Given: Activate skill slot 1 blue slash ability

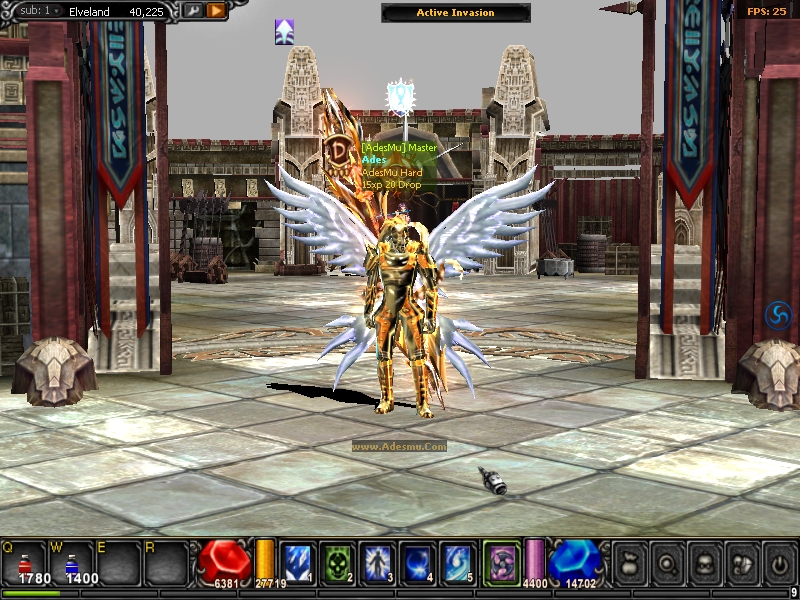Looking at the screenshot, I should (x=297, y=563).
